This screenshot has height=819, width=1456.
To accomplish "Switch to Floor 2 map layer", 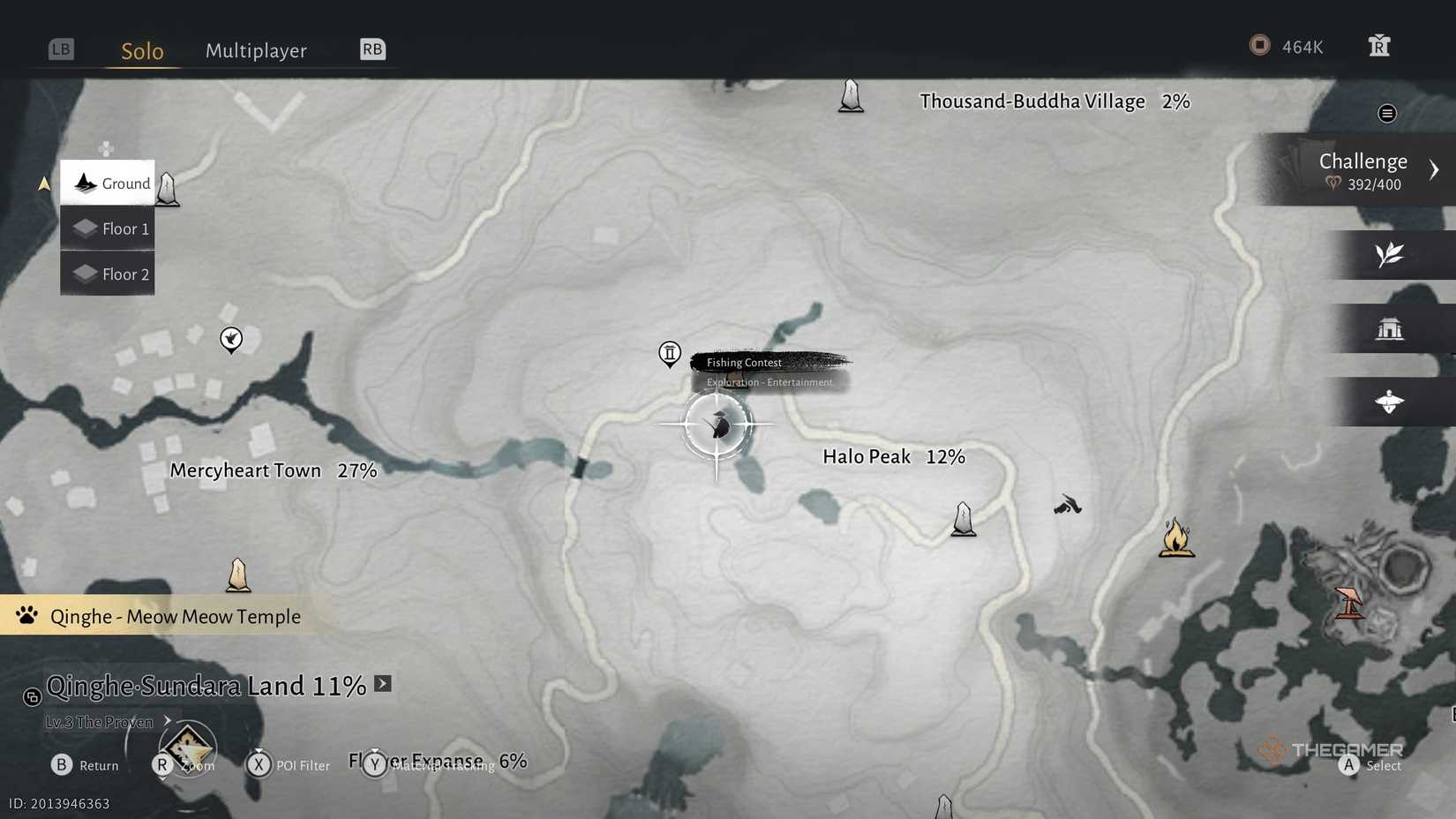I will coord(107,274).
